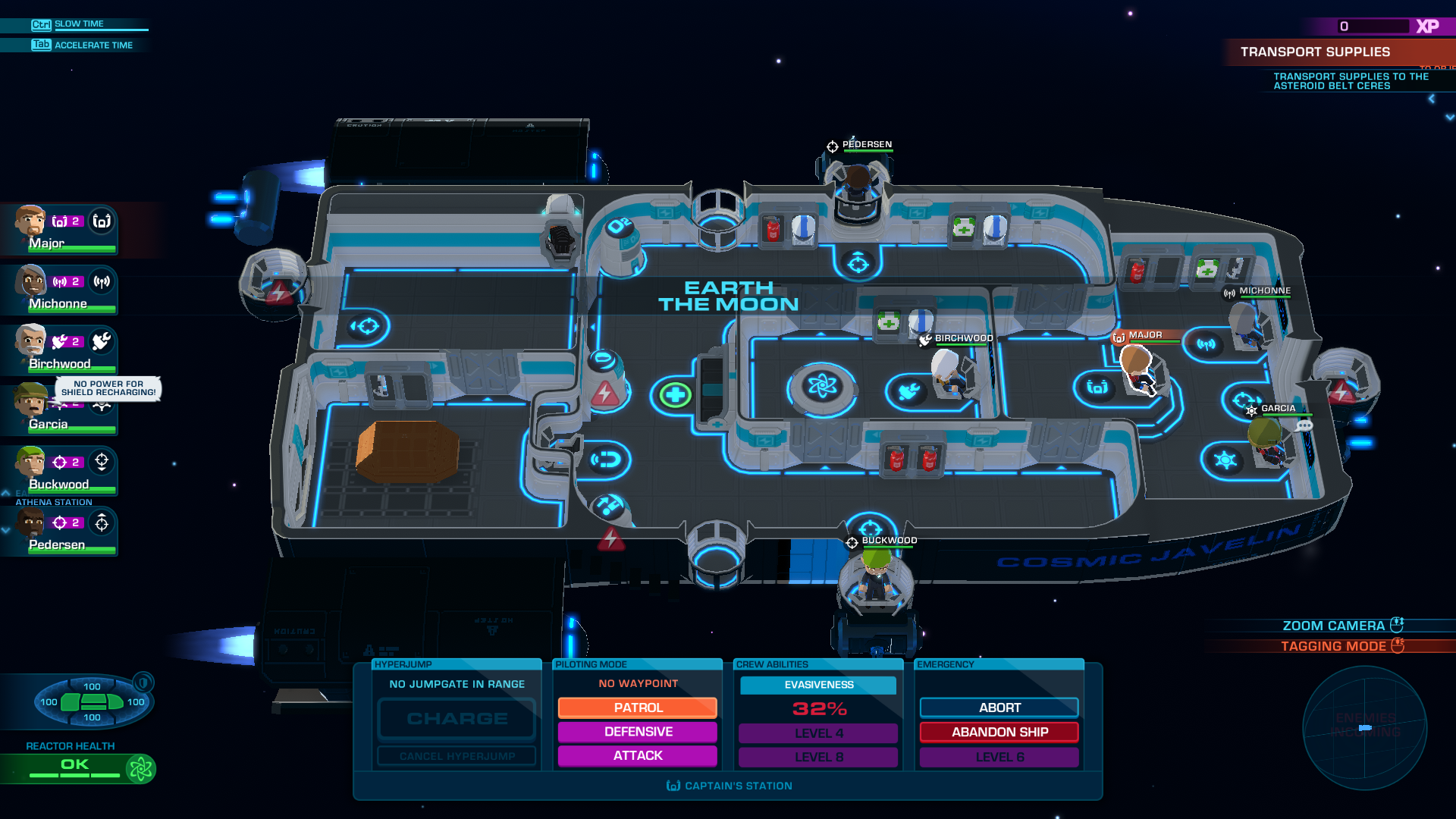
Task: Enable Attack piloting mode
Action: [637, 755]
